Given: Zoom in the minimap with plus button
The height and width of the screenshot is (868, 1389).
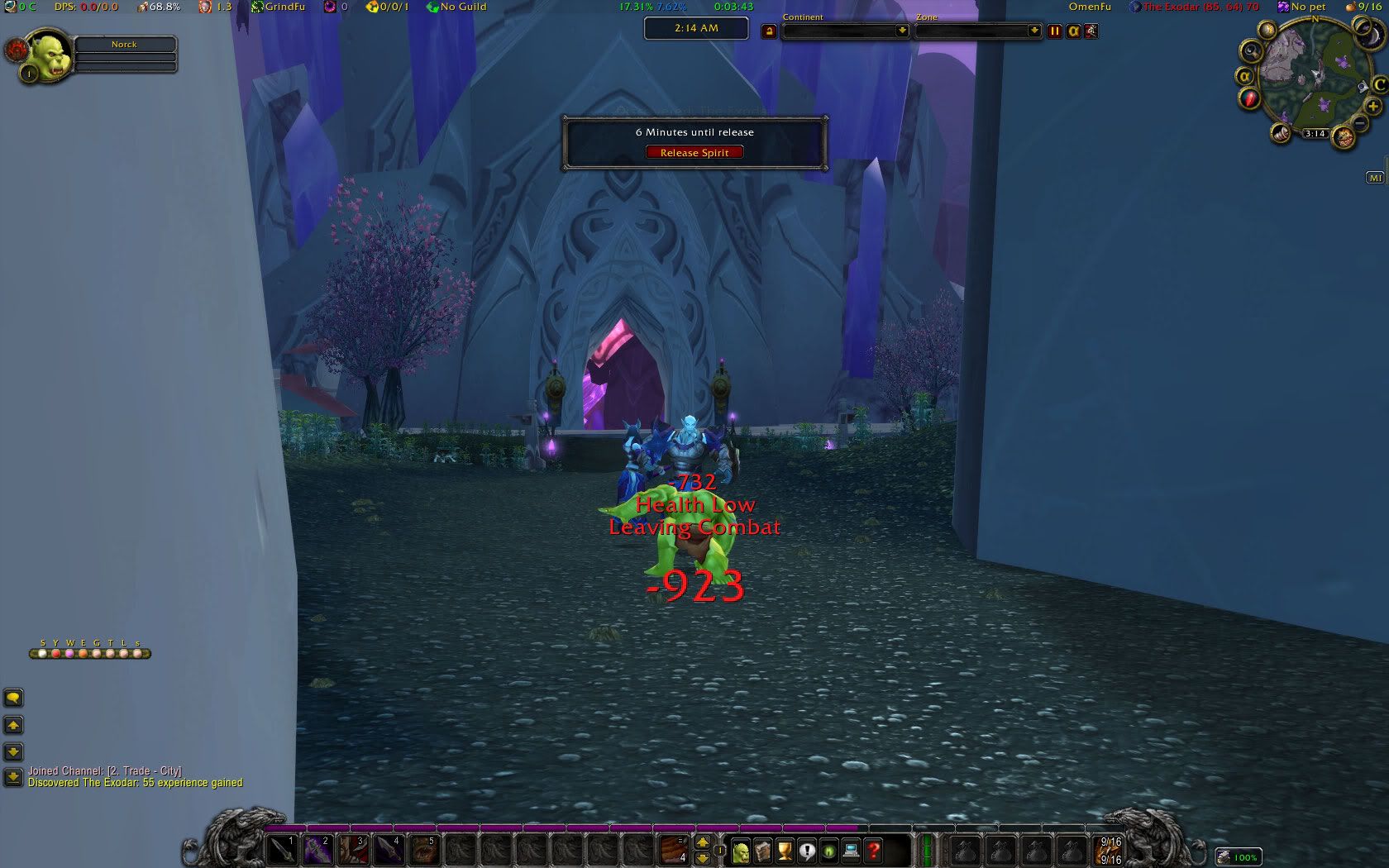Looking at the screenshot, I should (1373, 107).
